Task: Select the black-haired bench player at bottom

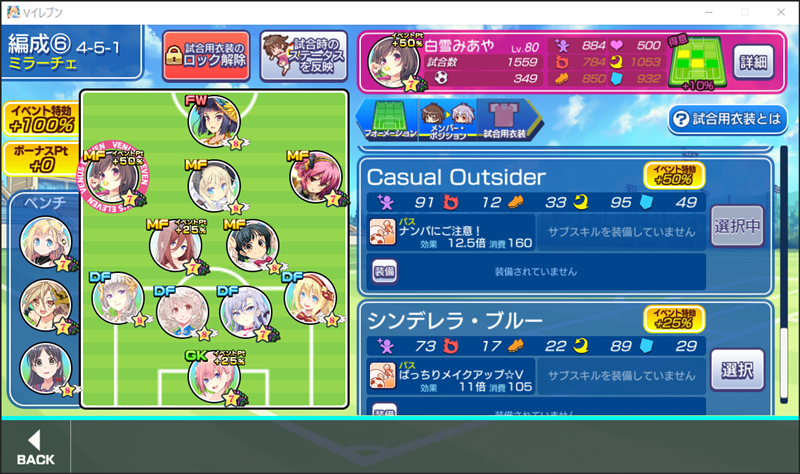Action: point(44,365)
